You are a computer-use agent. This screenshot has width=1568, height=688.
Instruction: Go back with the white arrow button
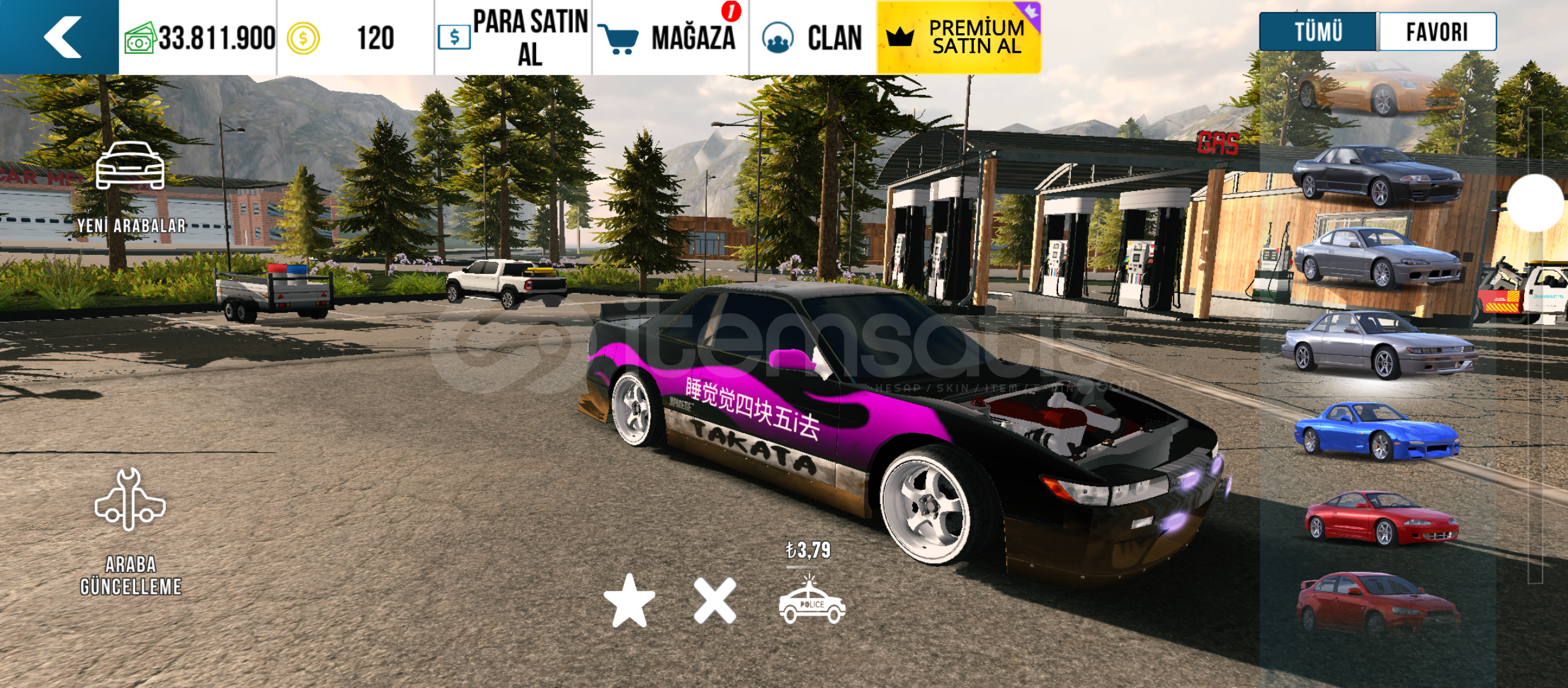click(61, 37)
